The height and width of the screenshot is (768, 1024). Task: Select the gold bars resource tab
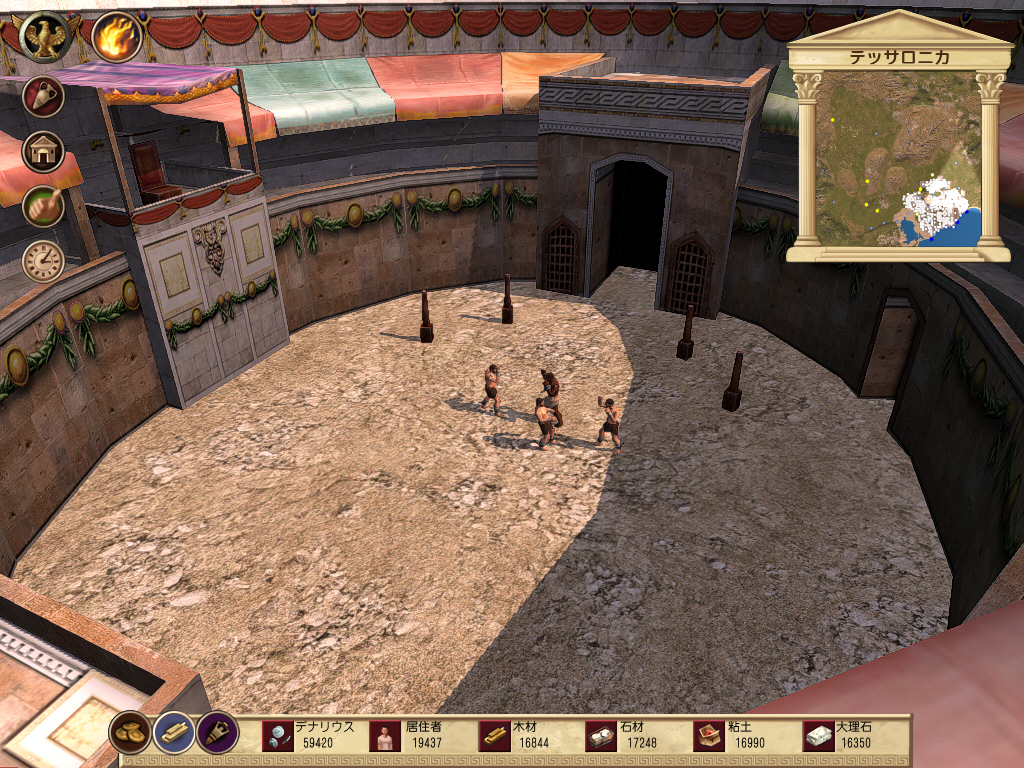[174, 733]
